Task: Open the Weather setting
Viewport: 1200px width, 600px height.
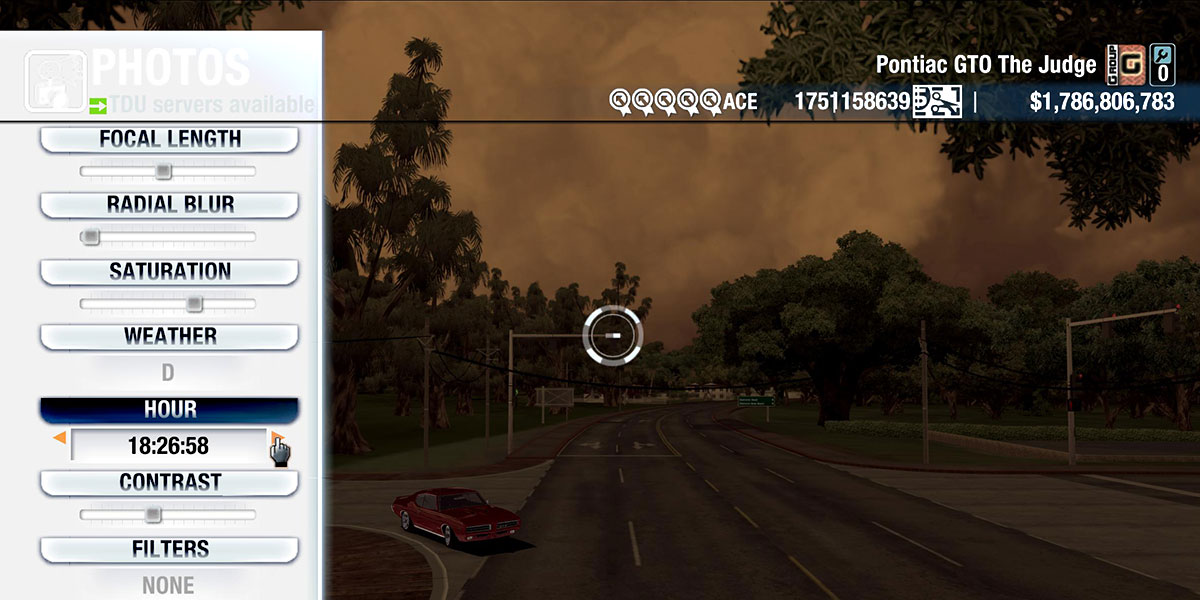Action: 169,337
